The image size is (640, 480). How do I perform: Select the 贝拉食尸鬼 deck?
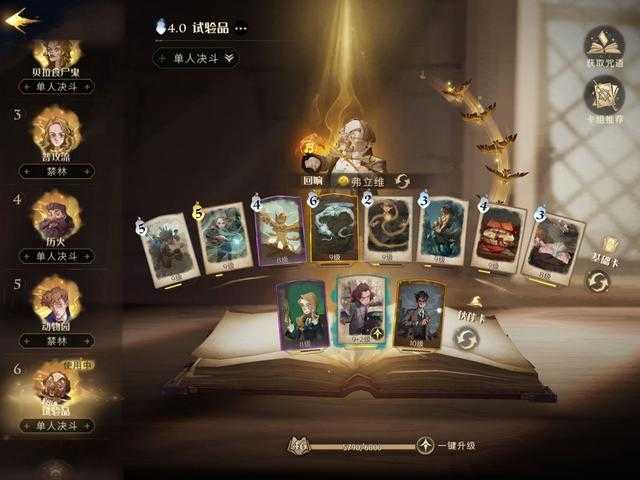tap(57, 62)
